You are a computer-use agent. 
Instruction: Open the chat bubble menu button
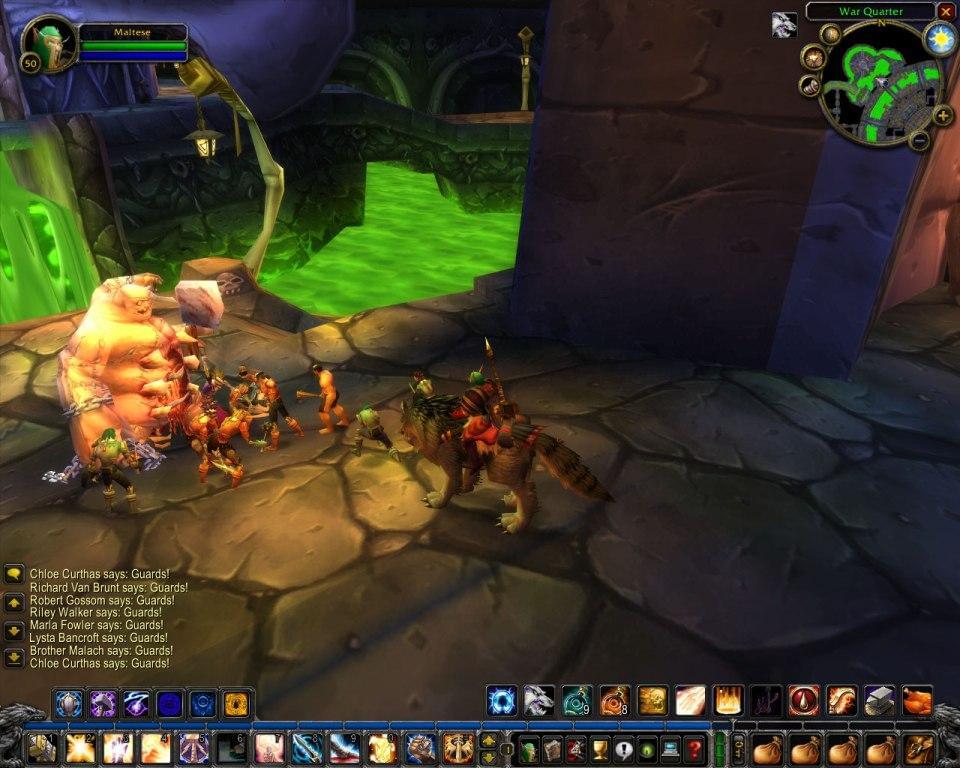(14, 574)
